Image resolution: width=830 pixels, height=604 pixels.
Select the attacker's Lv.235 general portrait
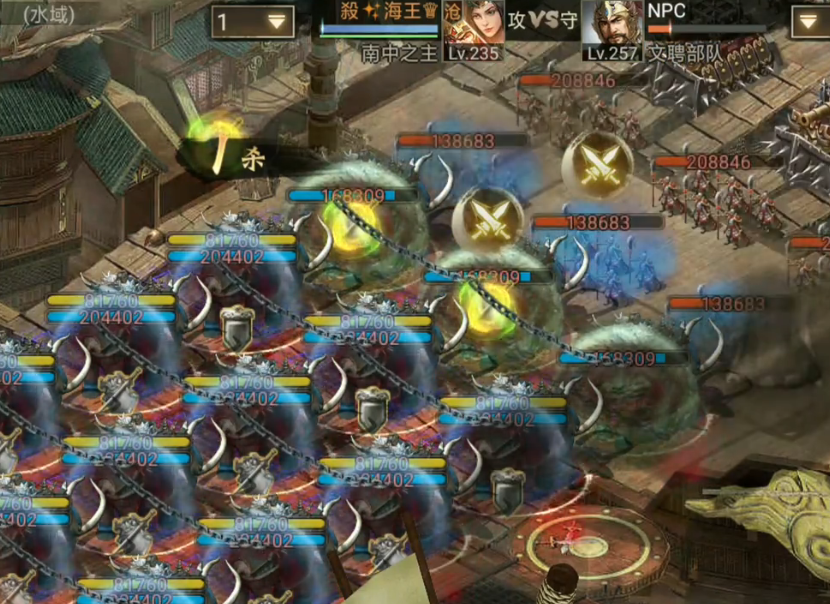pyautogui.click(x=472, y=25)
